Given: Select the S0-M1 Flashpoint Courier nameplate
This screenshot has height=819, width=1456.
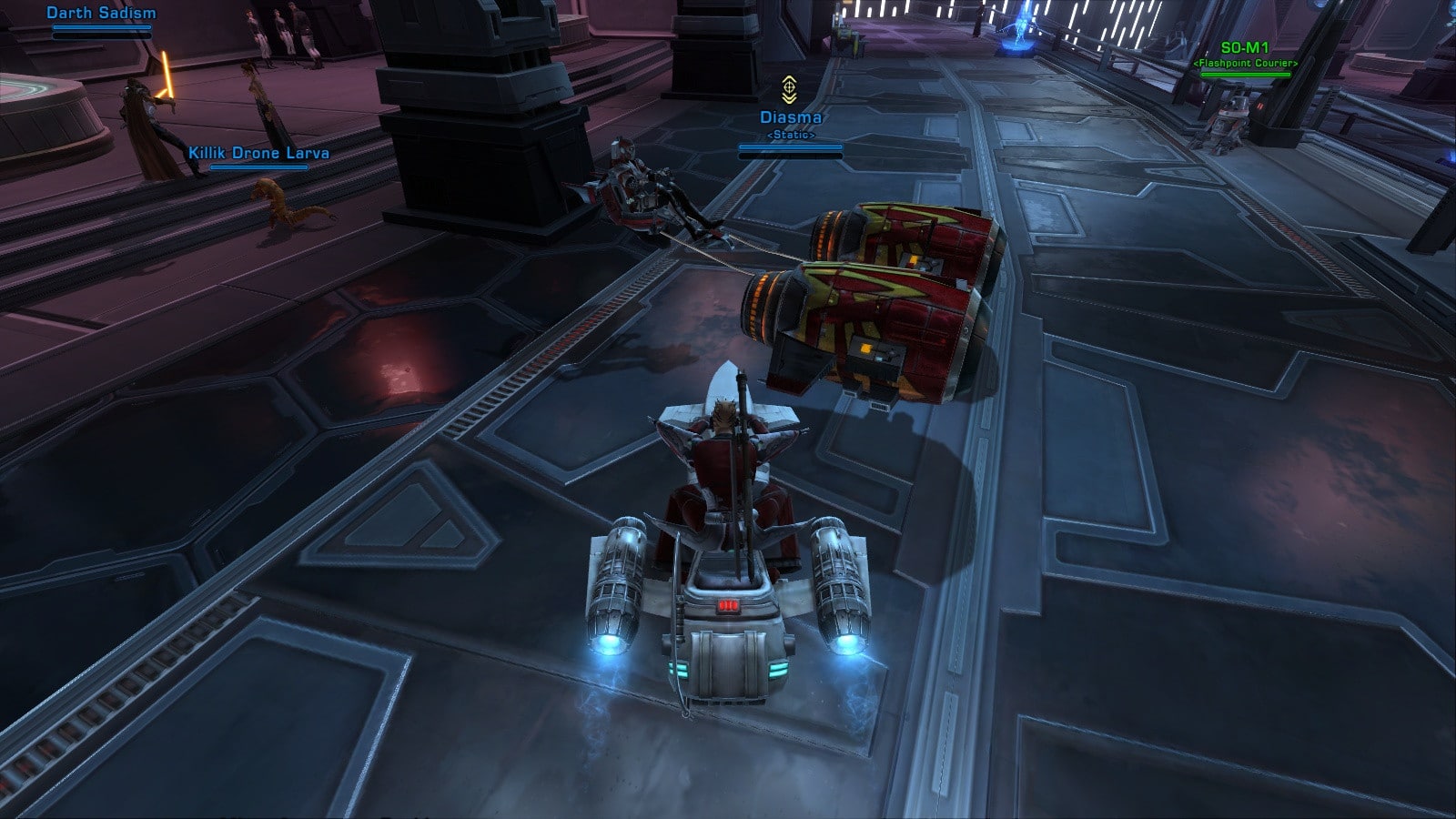Looking at the screenshot, I should pyautogui.click(x=1245, y=48).
